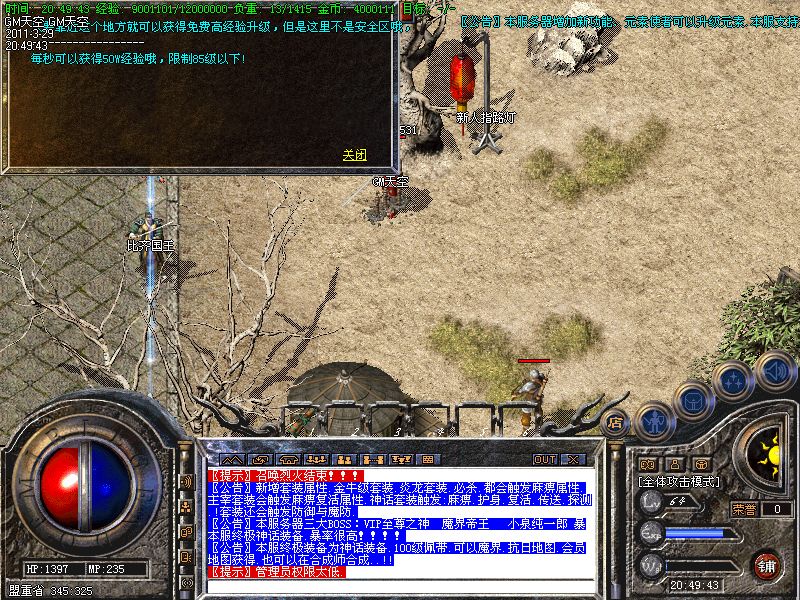Open the red 铺 stall button
The height and width of the screenshot is (600, 800).
coord(766,564)
